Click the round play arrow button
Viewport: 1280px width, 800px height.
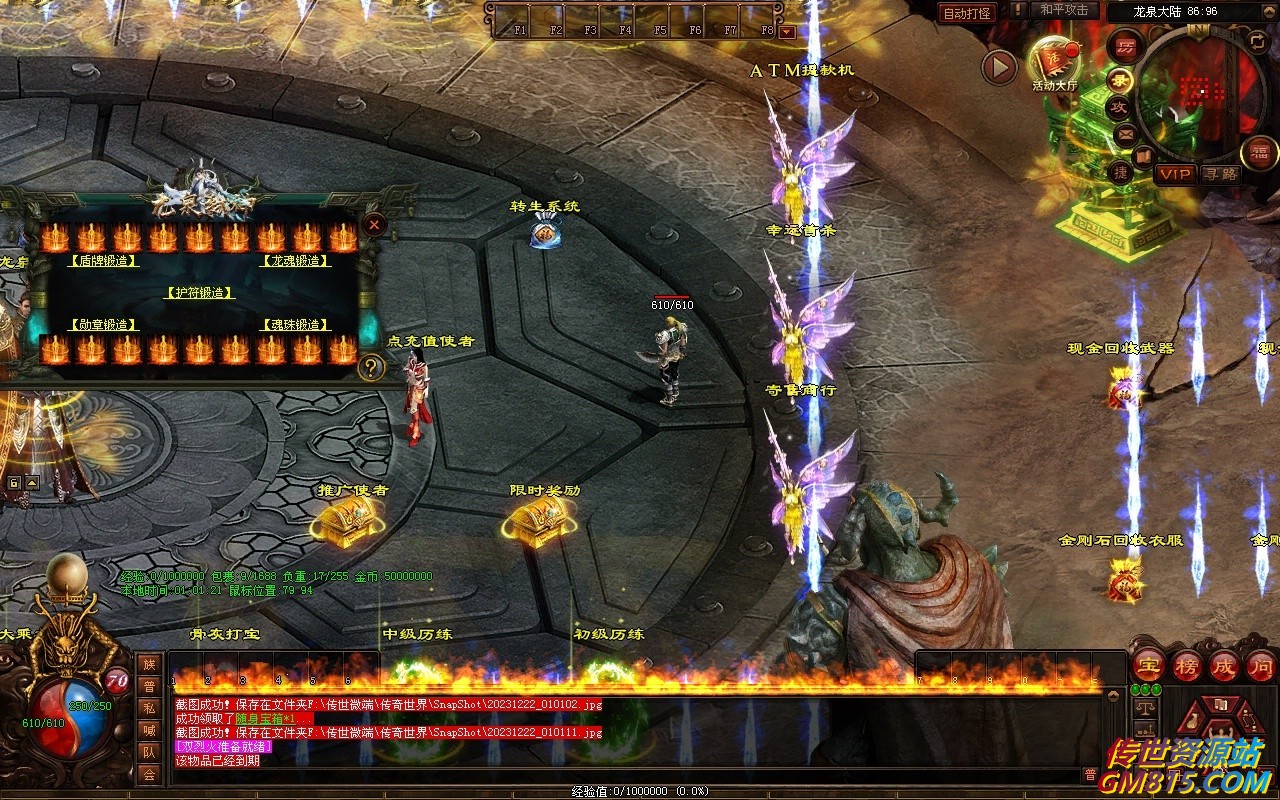(x=998, y=67)
